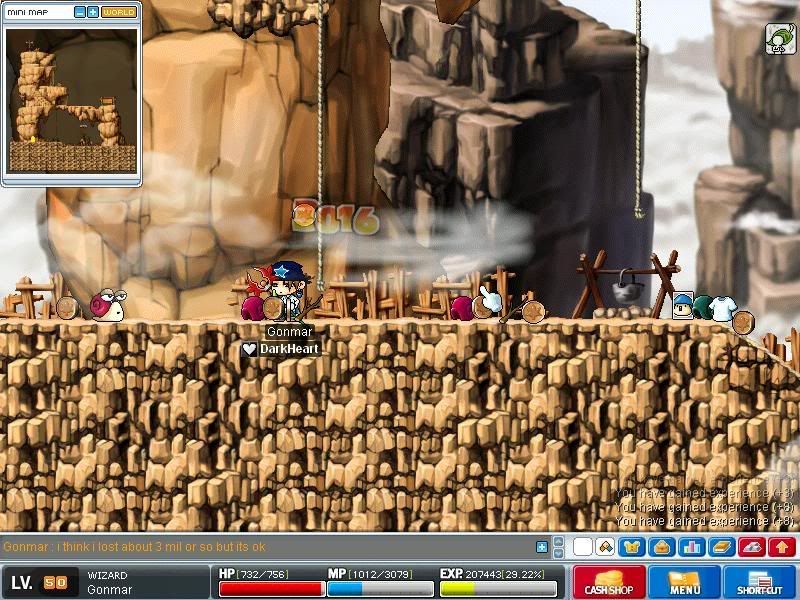The width and height of the screenshot is (800, 600).
Task: Click the diamond-pattern button beside the shirt icon
Action: [605, 547]
